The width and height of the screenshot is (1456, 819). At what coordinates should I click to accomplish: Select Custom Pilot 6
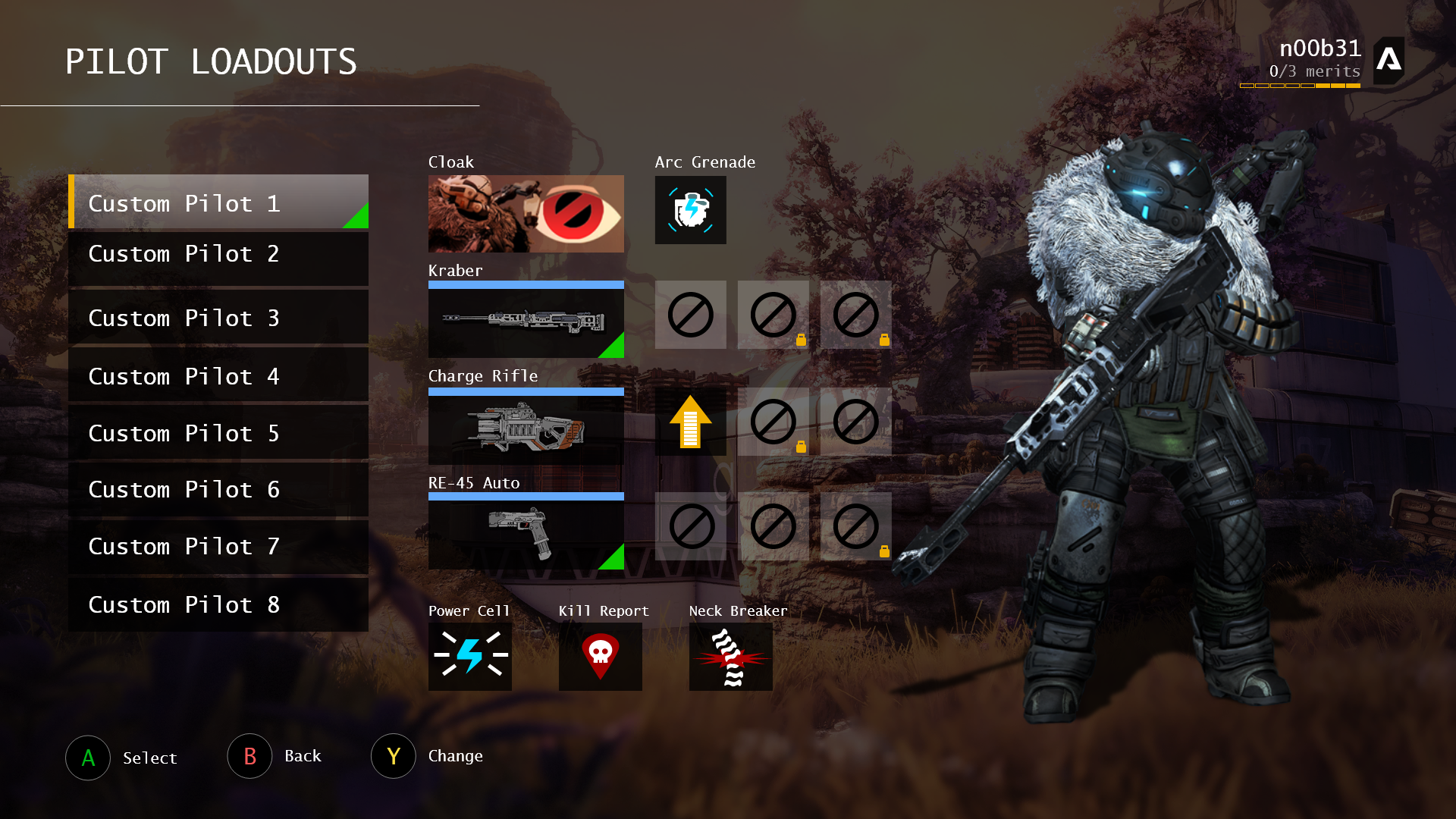218,489
